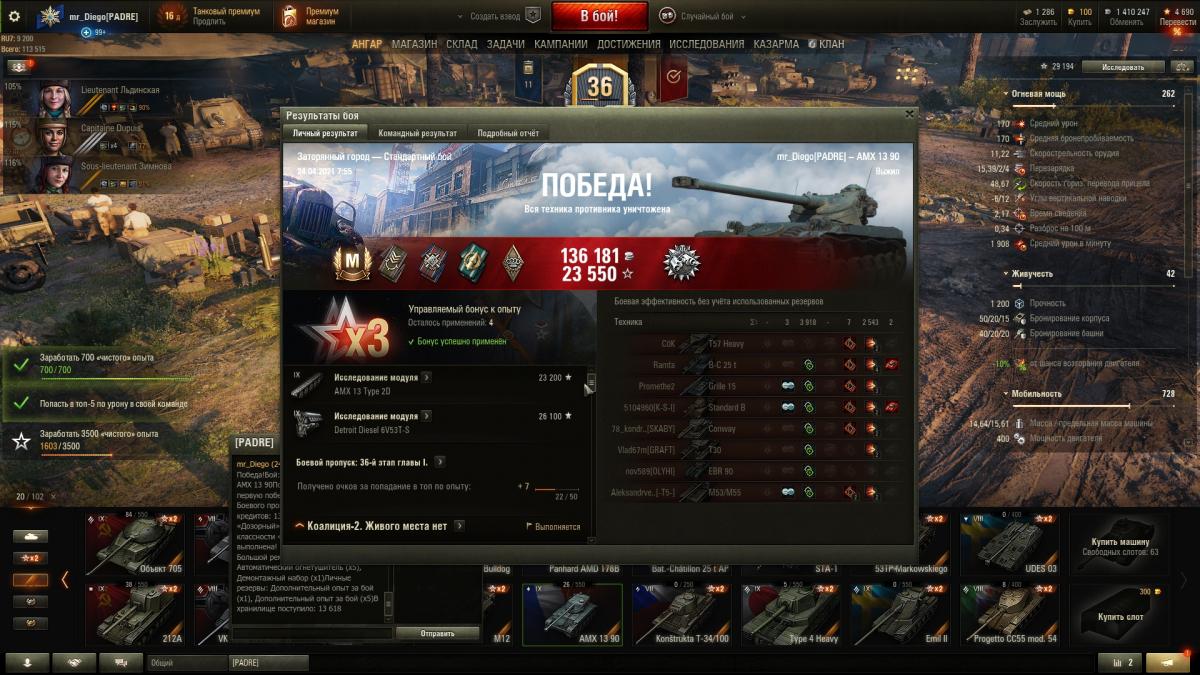Viewport: 1200px width, 675px height.
Task: Open the «Клан» clan page
Action: pos(826,44)
